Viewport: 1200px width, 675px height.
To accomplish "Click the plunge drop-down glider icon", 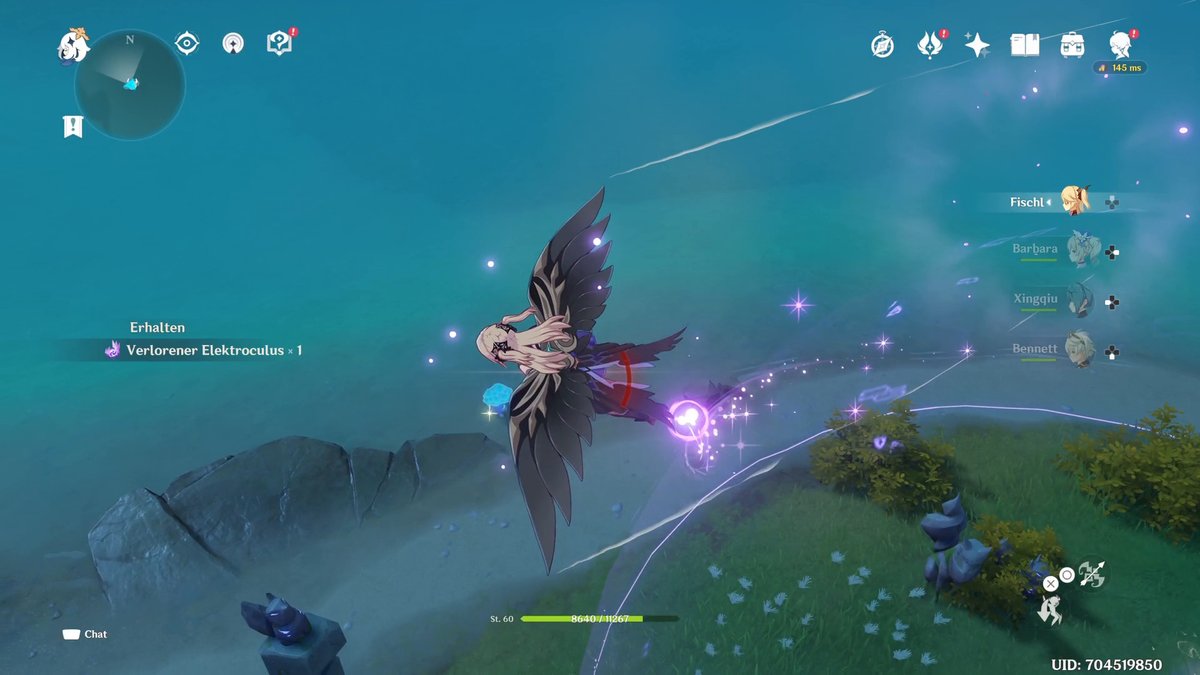I will (1050, 610).
